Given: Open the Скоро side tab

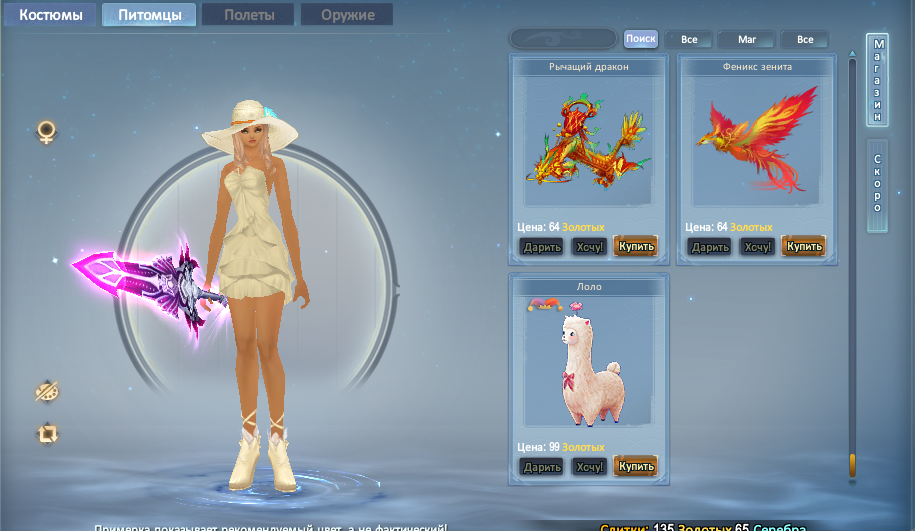Looking at the screenshot, I should [x=877, y=185].
